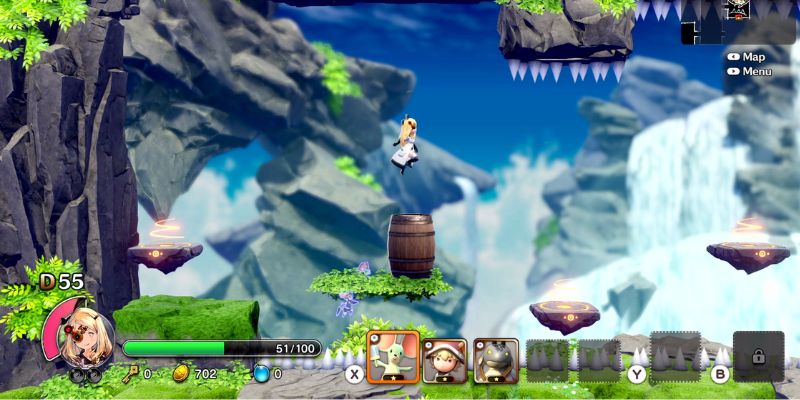This screenshot has width=800, height=400.
Task: Open the minimap in the corner
Action: [x=738, y=21]
